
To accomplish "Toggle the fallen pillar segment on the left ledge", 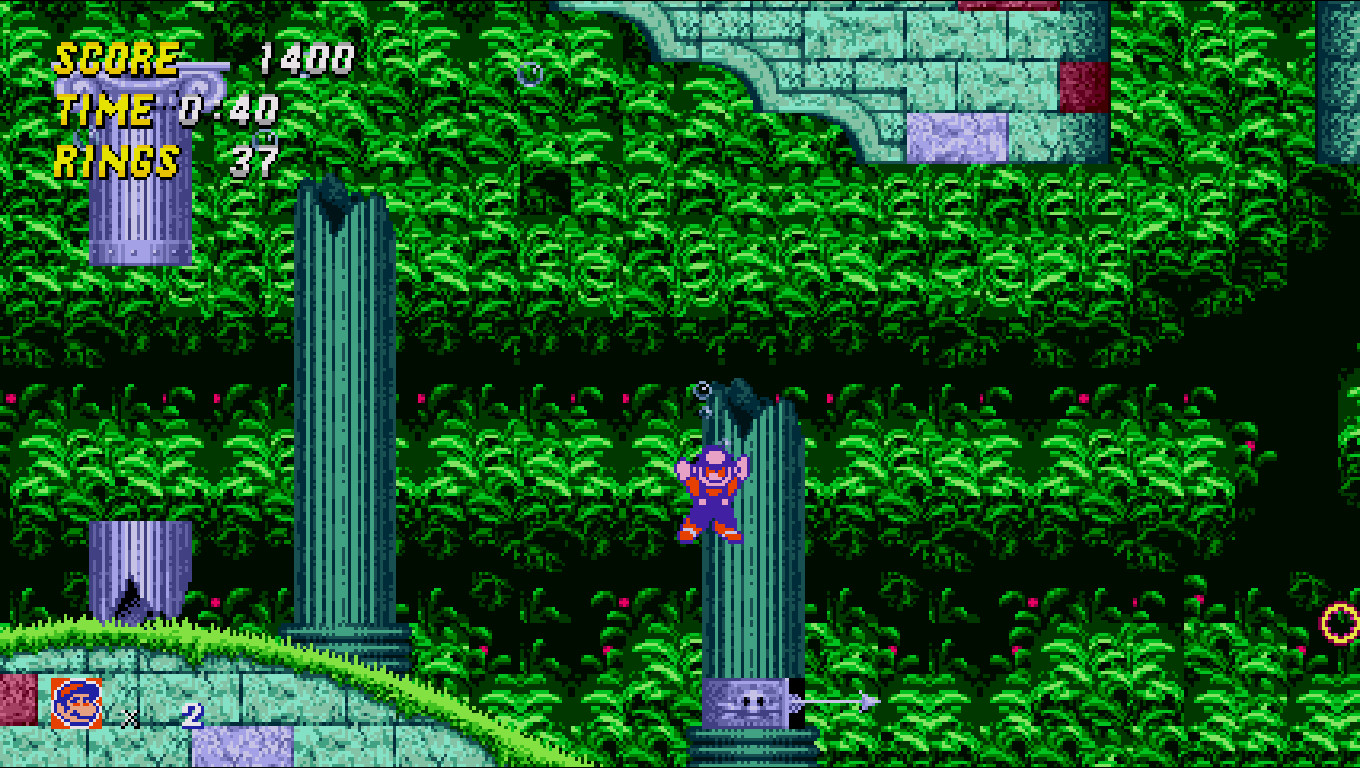I will coord(140,570).
